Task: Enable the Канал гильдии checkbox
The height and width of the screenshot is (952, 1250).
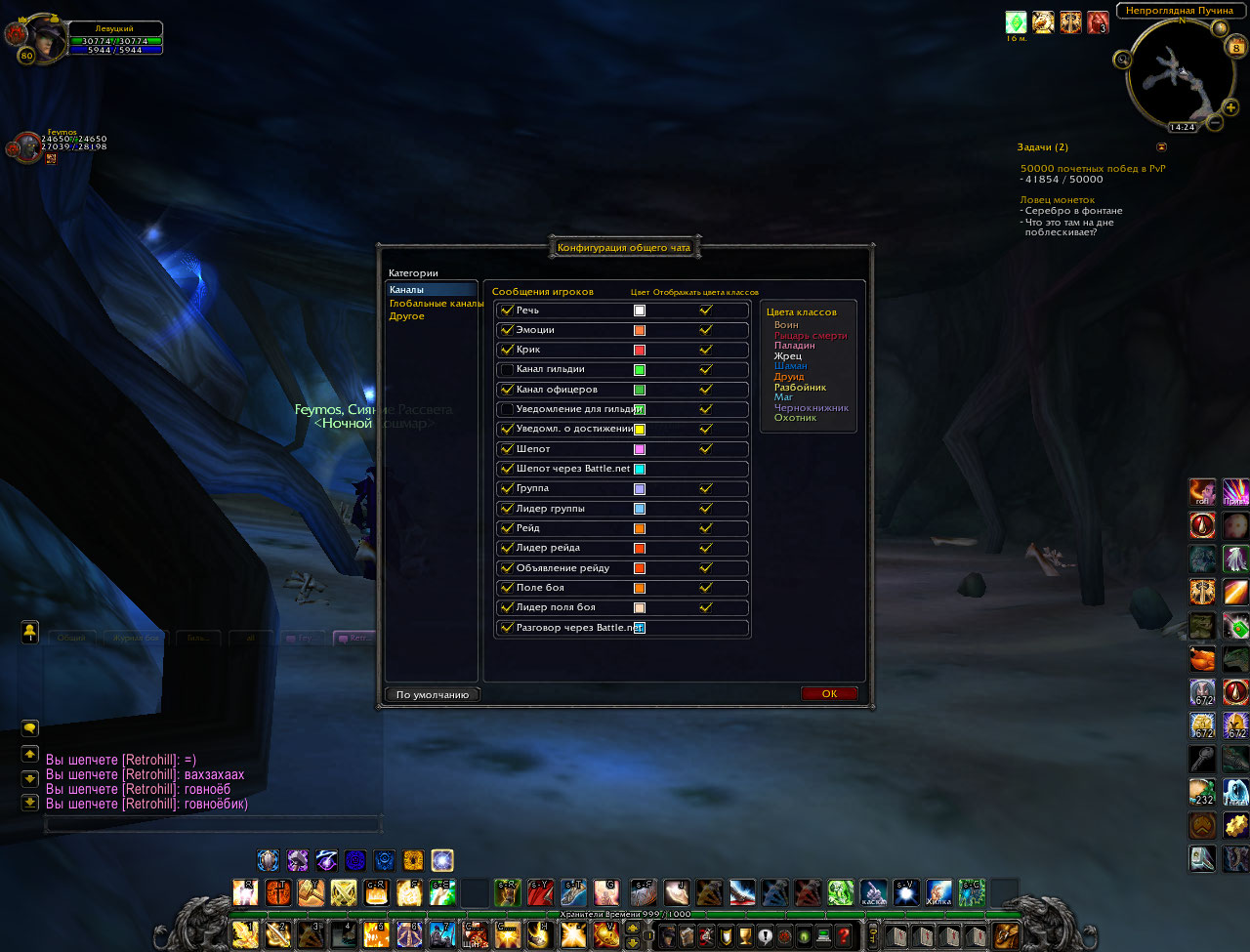Action: 506,370
